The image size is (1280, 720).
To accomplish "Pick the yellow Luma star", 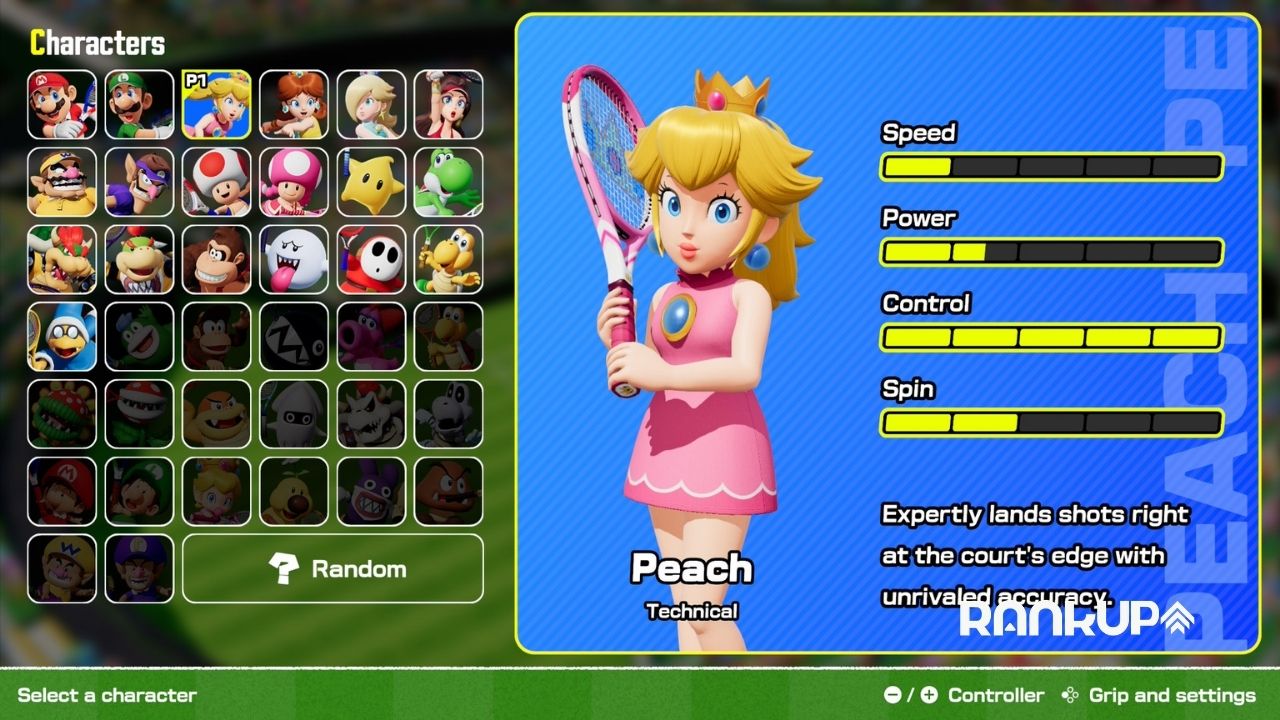I will click(371, 182).
